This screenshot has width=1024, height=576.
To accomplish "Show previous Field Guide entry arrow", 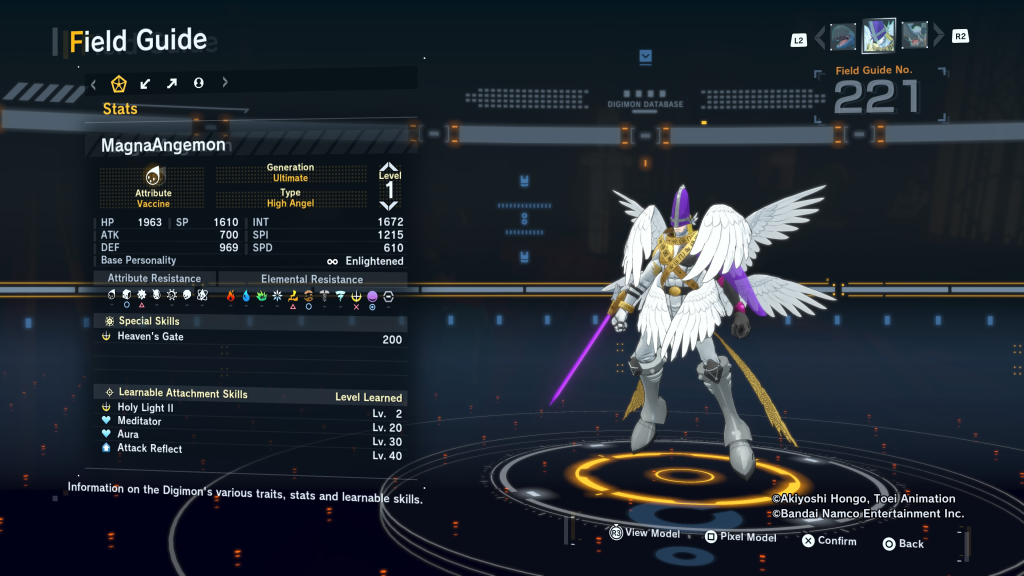I will (x=820, y=38).
